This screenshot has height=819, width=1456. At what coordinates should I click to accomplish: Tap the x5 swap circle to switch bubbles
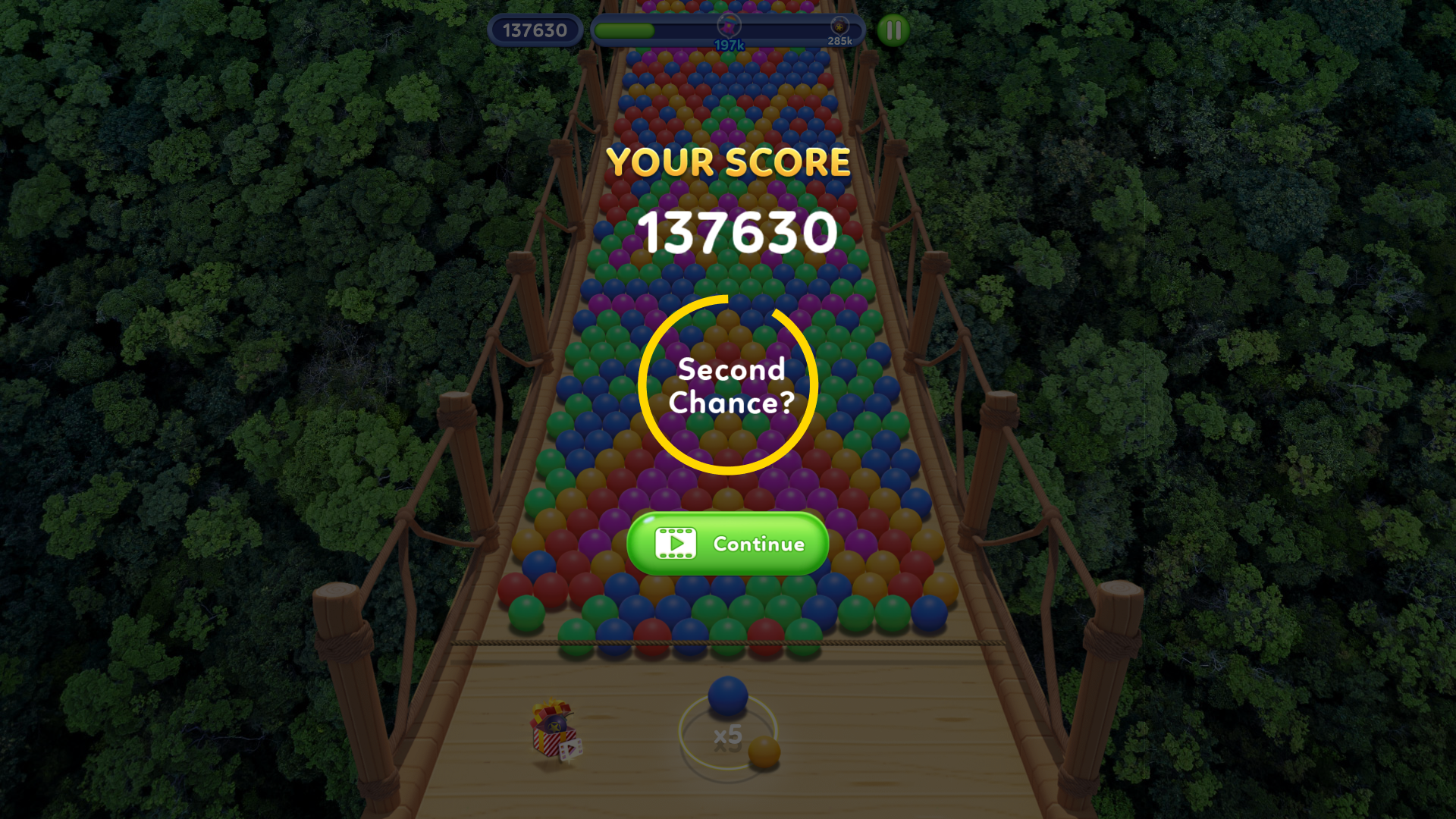[726, 734]
